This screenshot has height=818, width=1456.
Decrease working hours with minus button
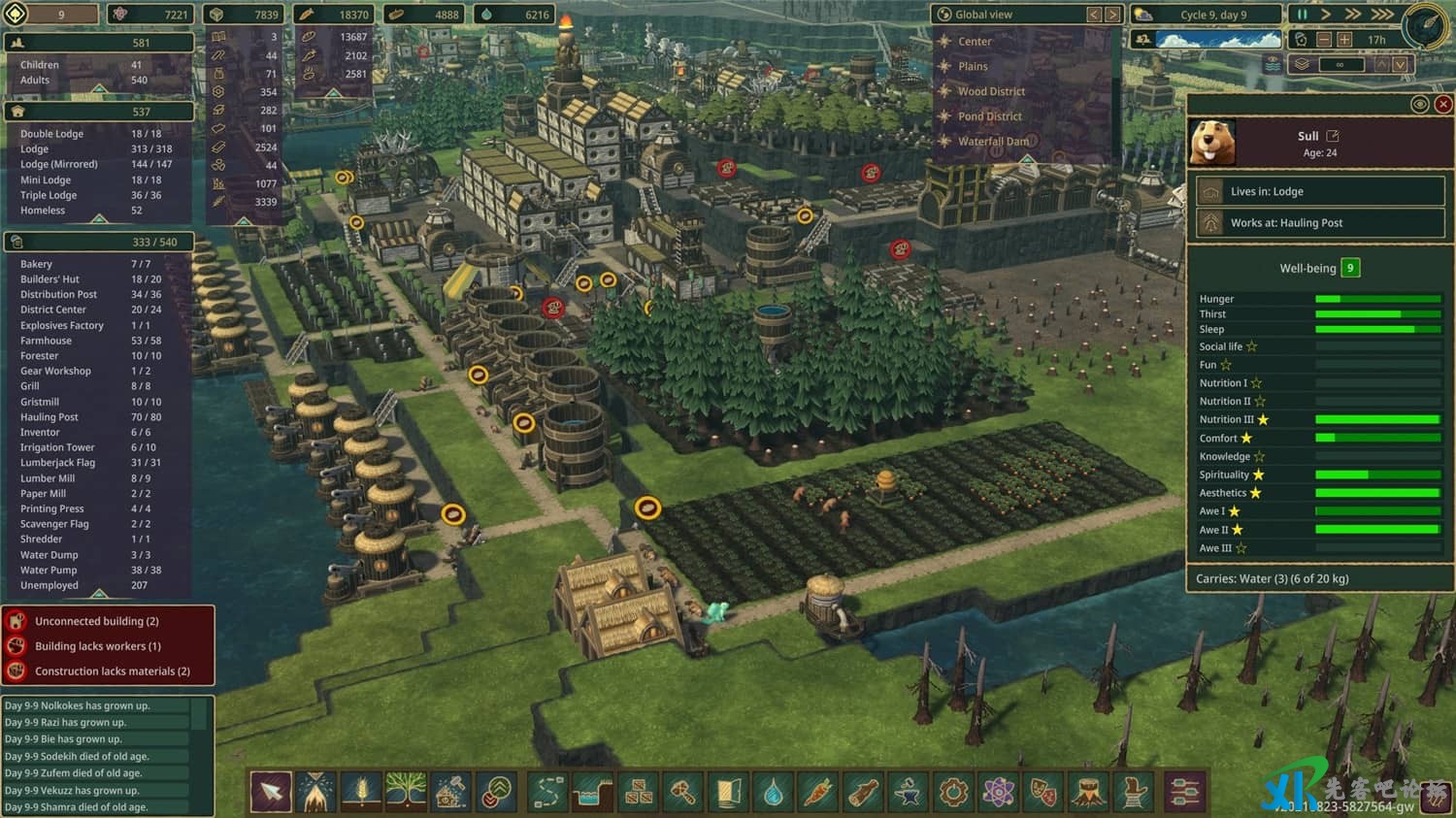(x=1324, y=40)
